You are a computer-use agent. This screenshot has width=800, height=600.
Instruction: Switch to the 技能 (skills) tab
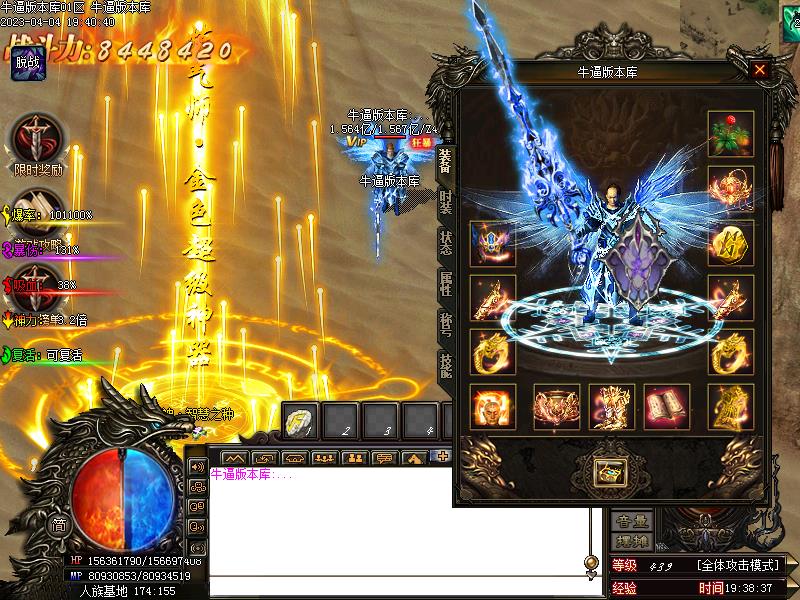pyautogui.click(x=445, y=364)
